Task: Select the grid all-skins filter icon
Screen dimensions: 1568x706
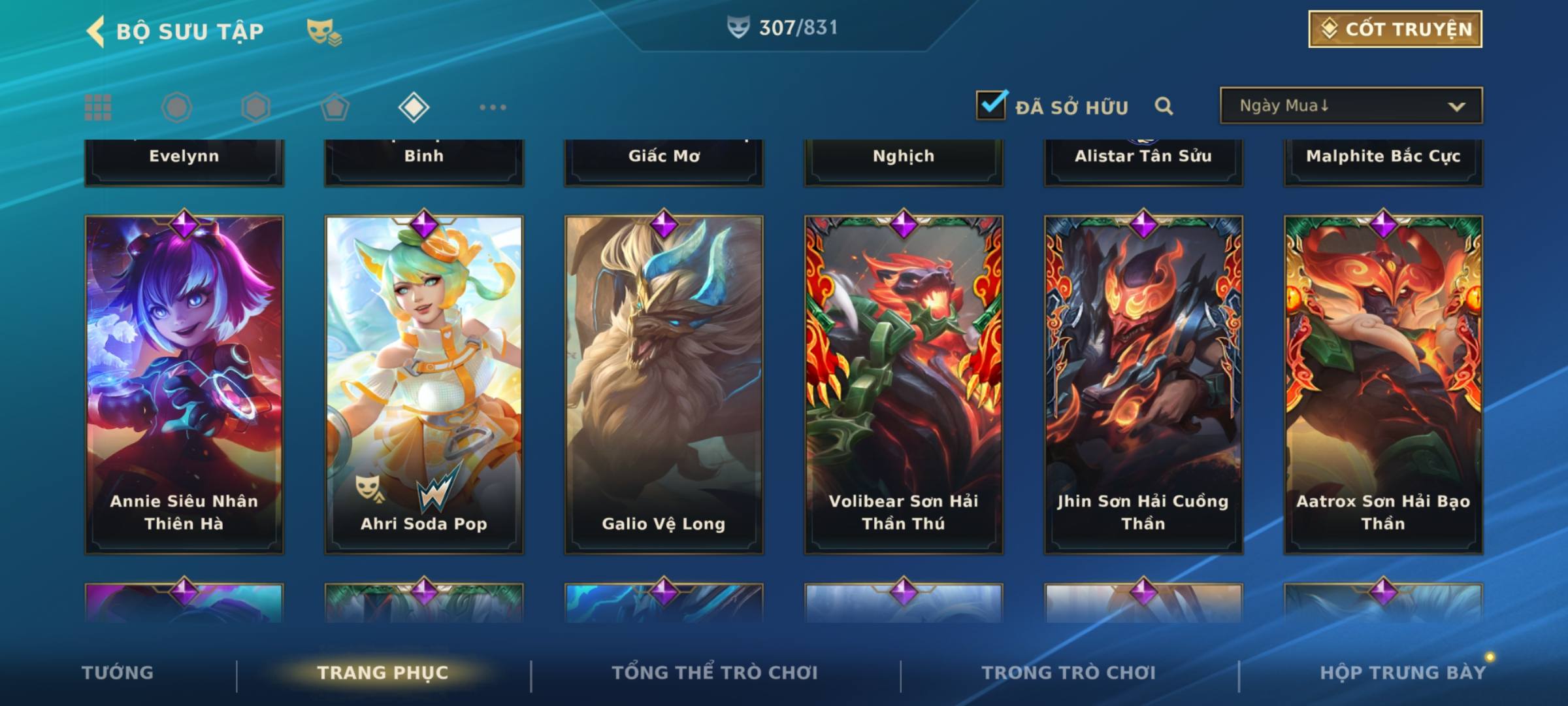Action: [x=98, y=107]
